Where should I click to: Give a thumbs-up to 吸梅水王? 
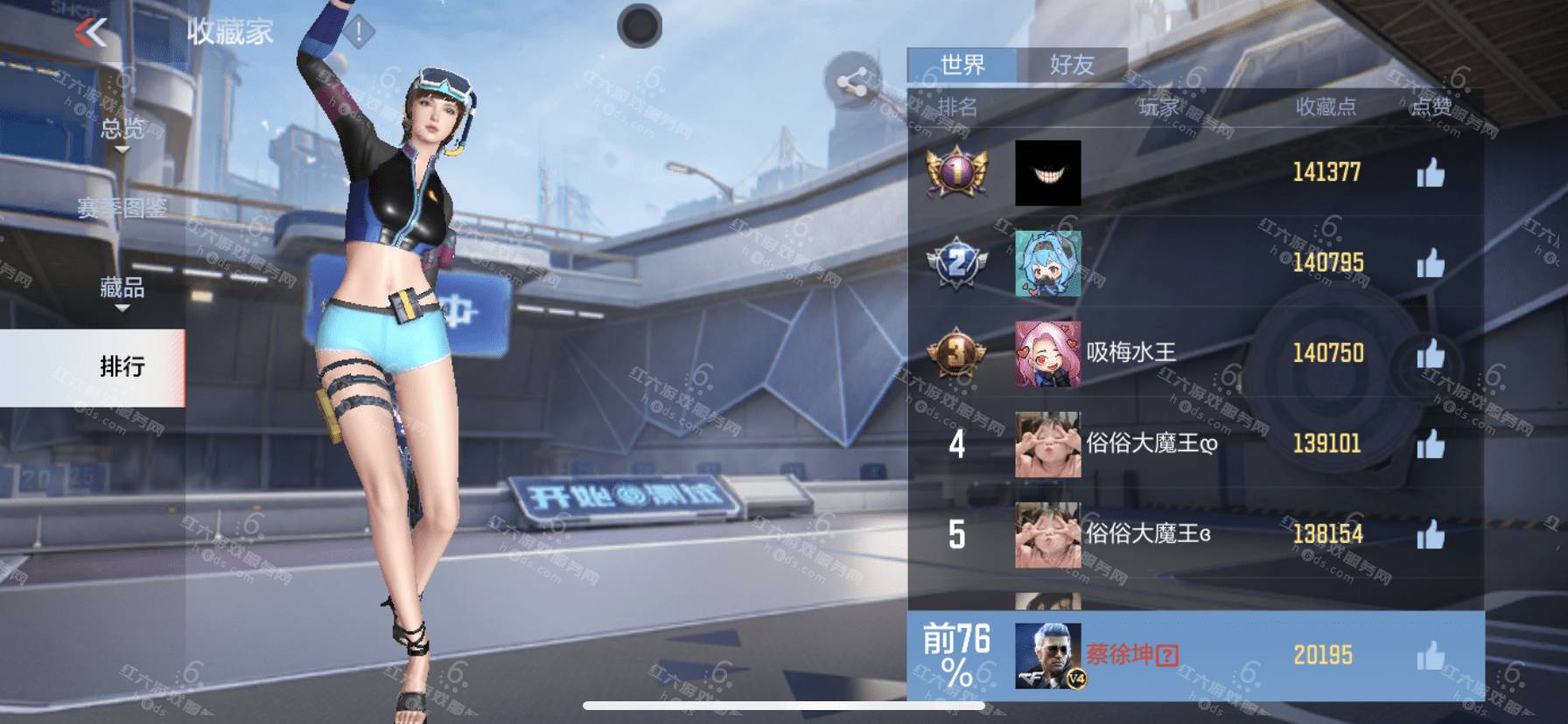point(1431,354)
